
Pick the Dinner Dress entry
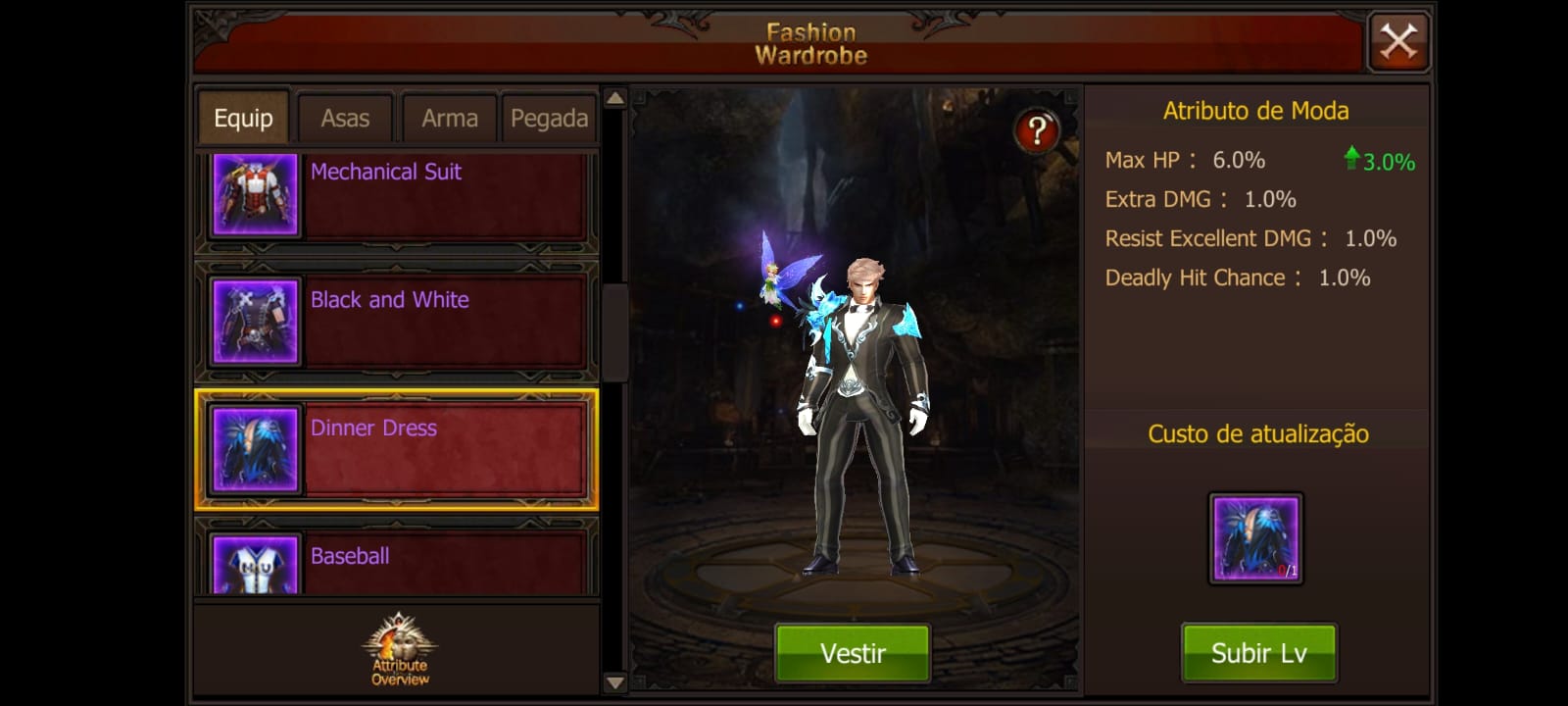[397, 450]
